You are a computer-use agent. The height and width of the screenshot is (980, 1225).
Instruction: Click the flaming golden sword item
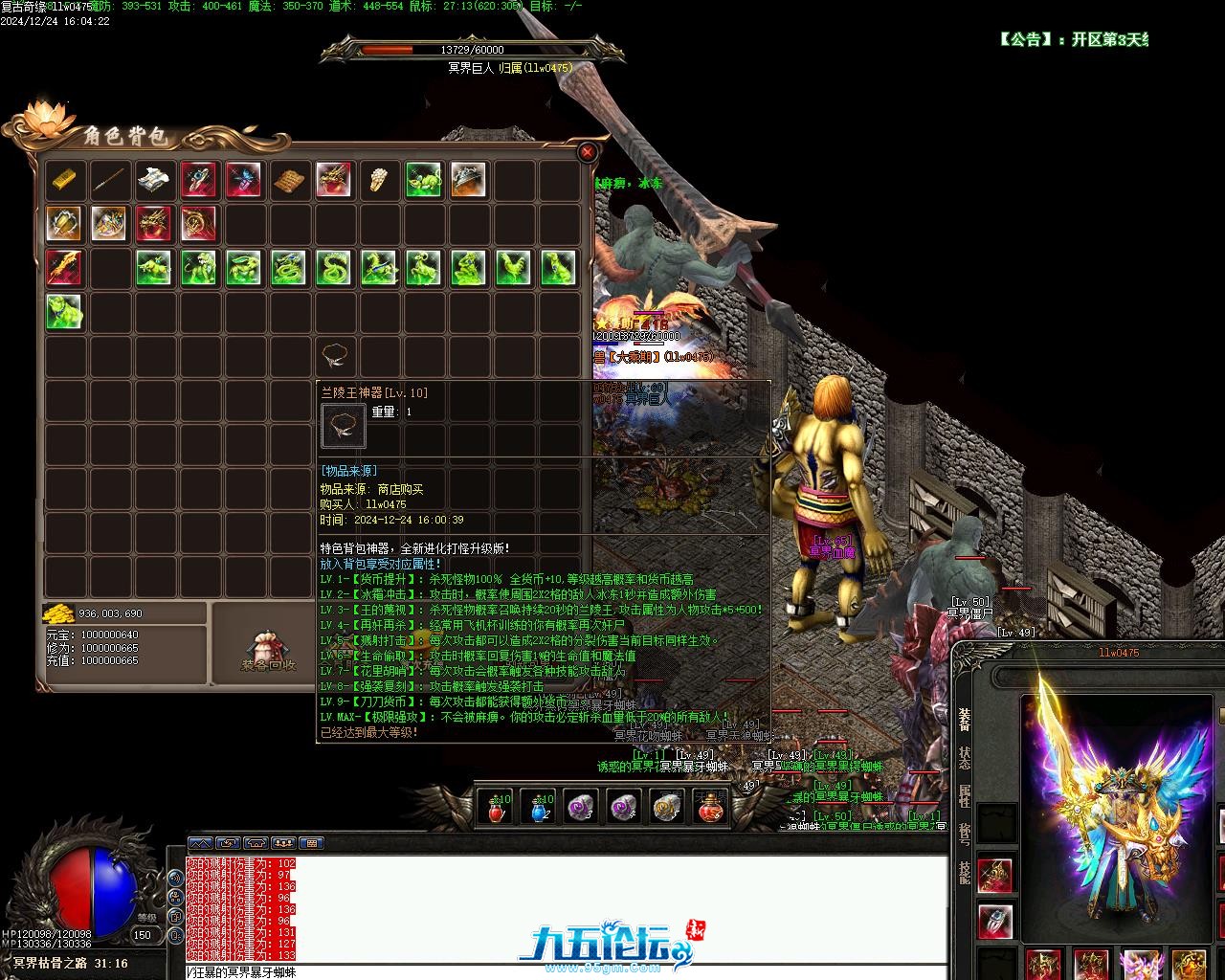click(x=64, y=268)
